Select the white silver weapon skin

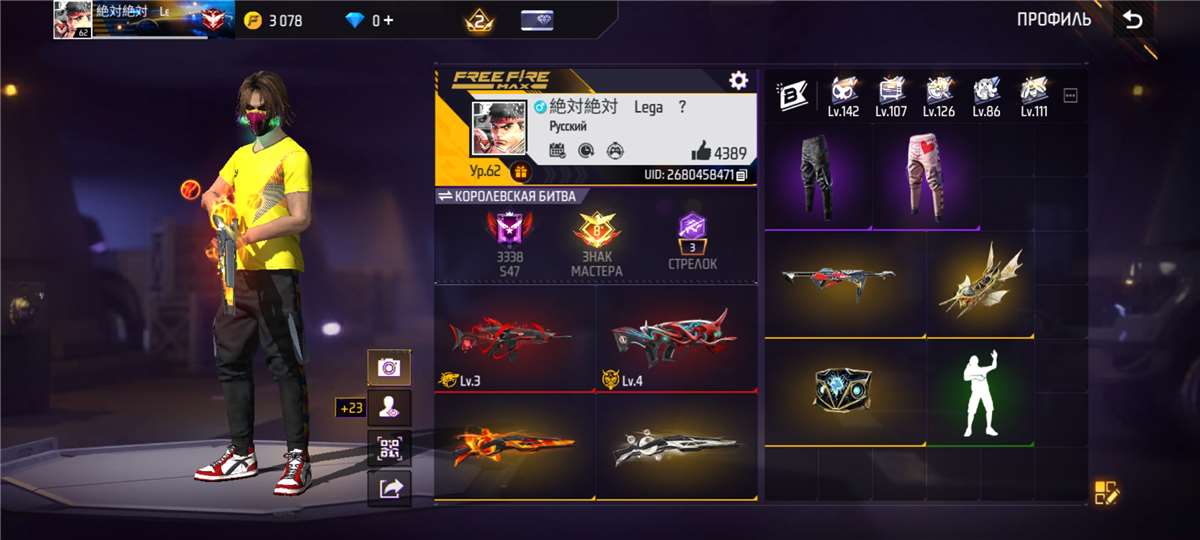click(677, 446)
